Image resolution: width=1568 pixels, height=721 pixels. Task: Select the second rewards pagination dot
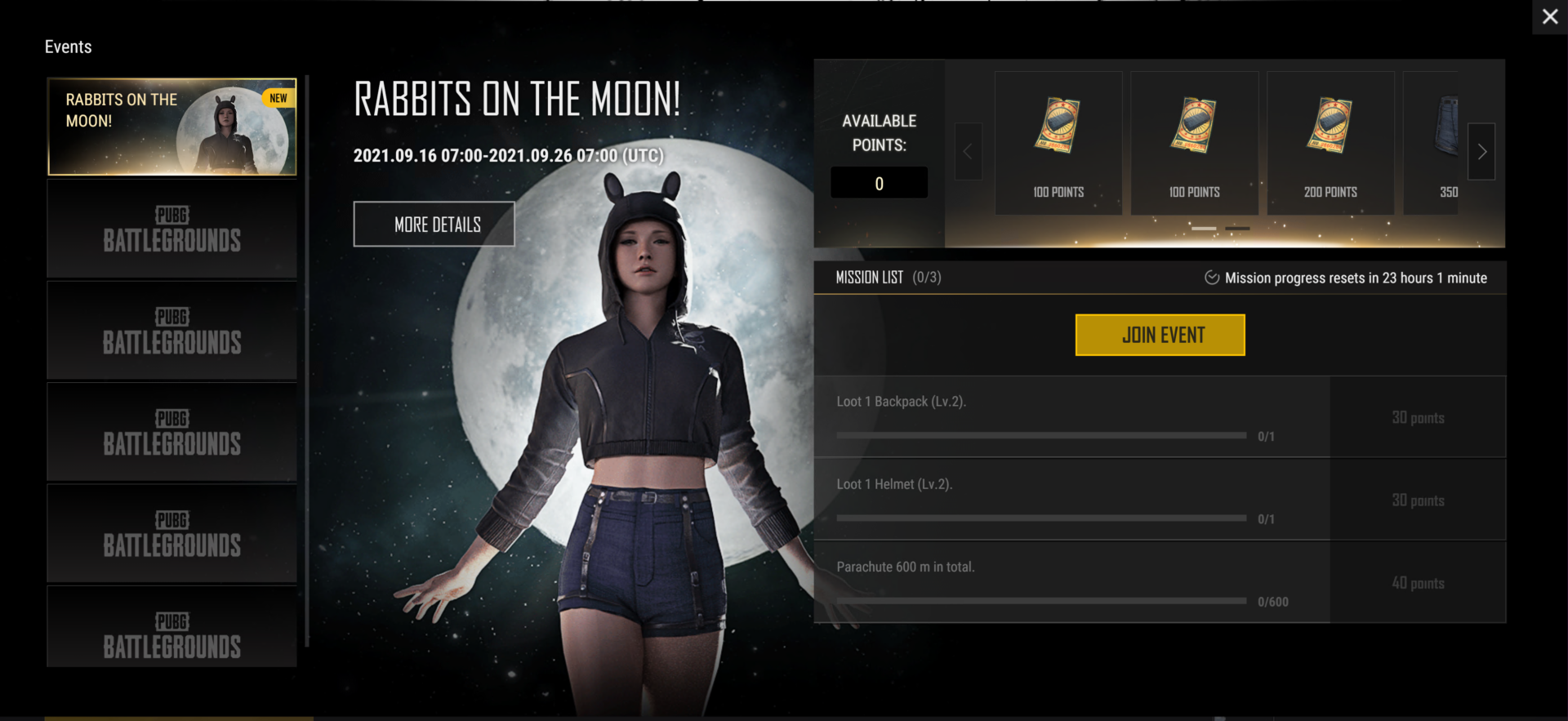1238,229
